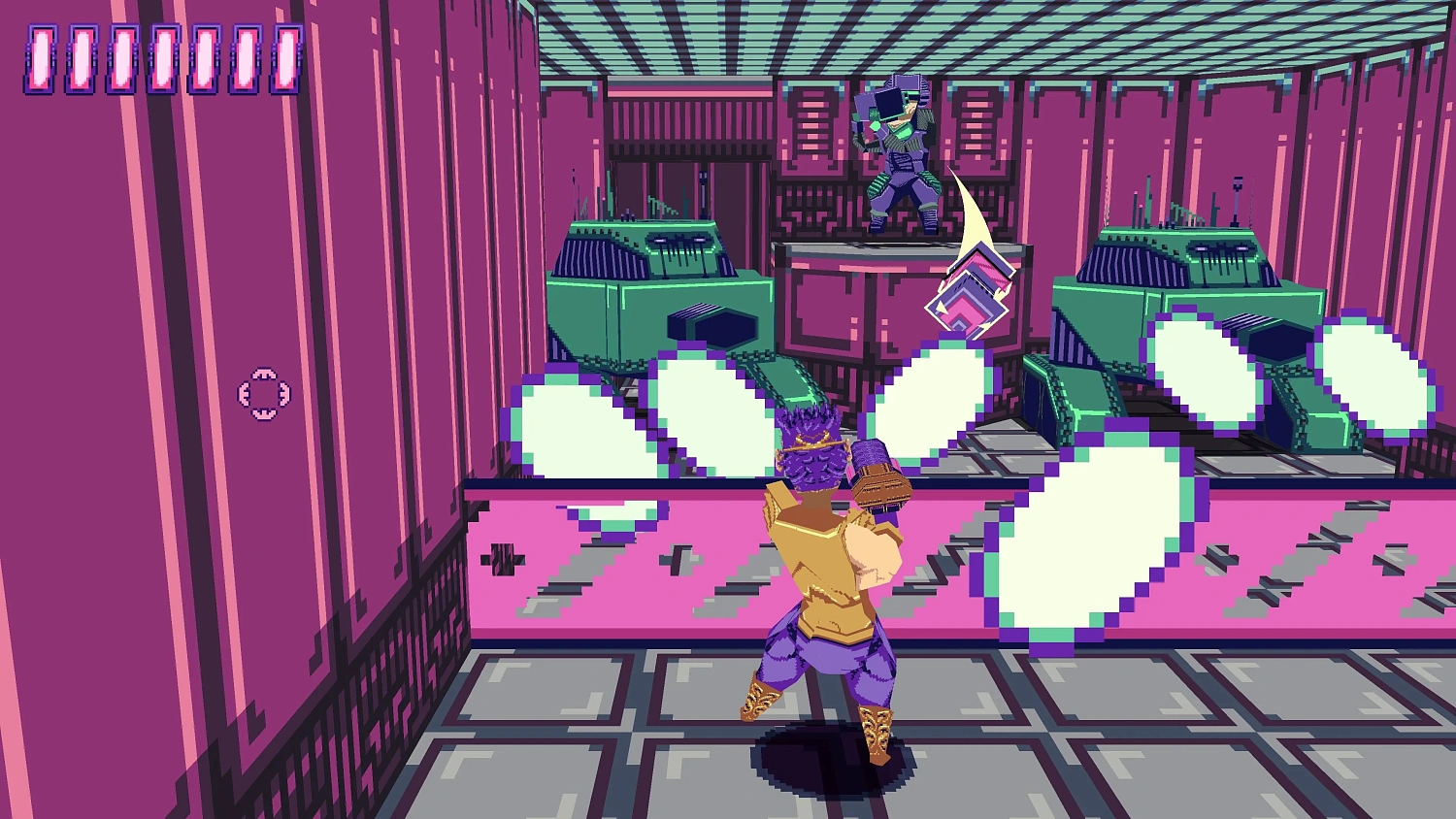This screenshot has height=819, width=1456.
Task: Click the first health bar segment
Action: tap(41, 58)
